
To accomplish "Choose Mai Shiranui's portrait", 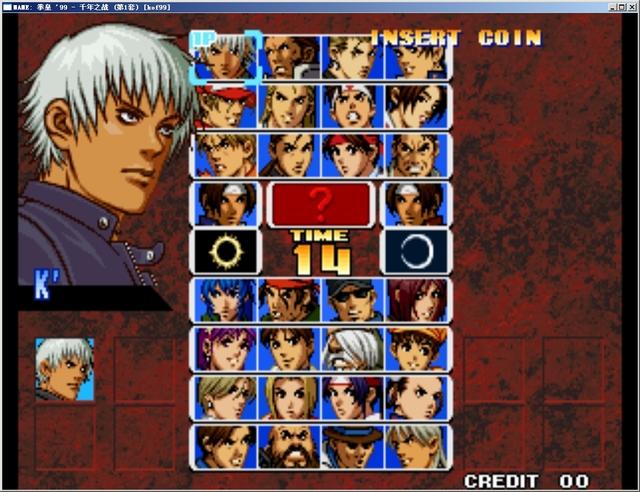I will click(416, 106).
